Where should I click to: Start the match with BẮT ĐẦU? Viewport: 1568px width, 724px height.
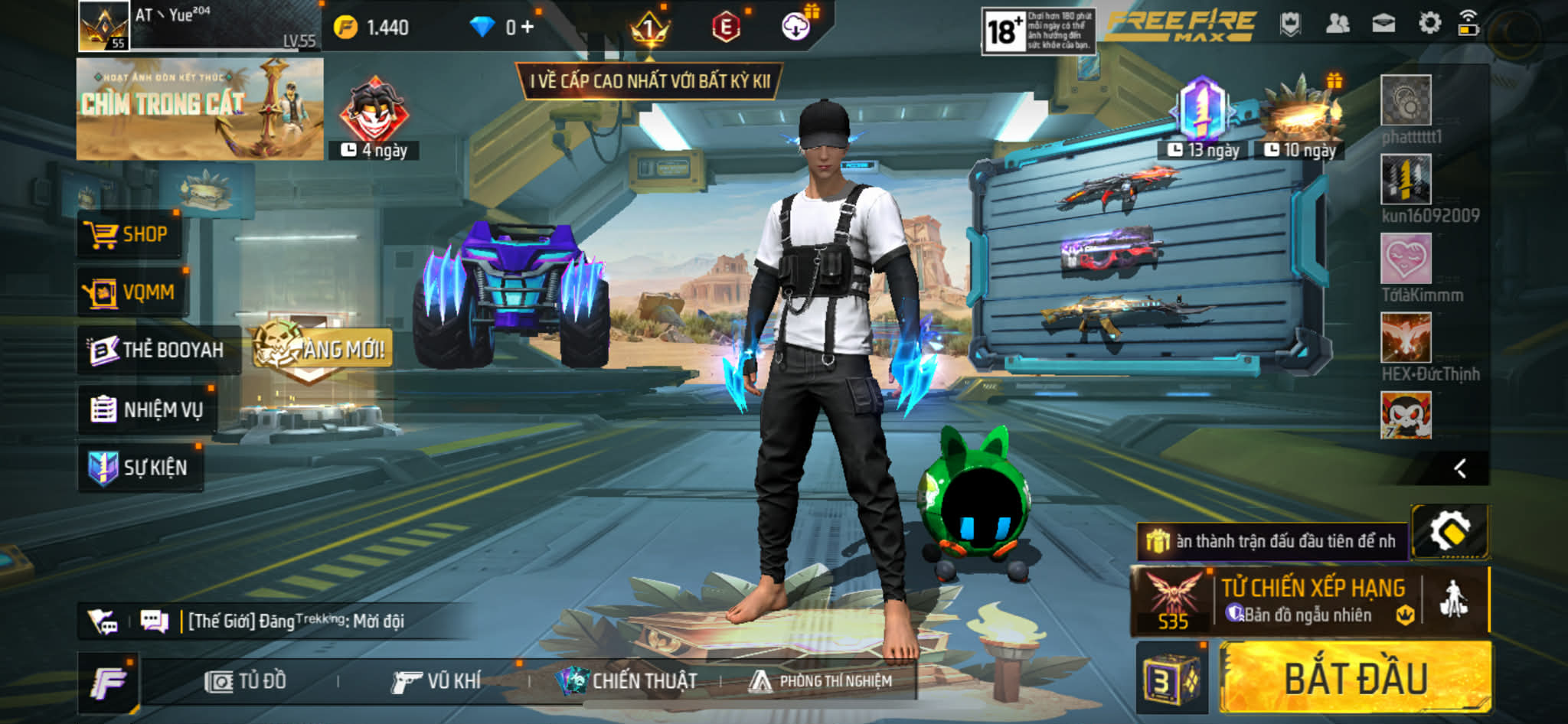(1355, 679)
